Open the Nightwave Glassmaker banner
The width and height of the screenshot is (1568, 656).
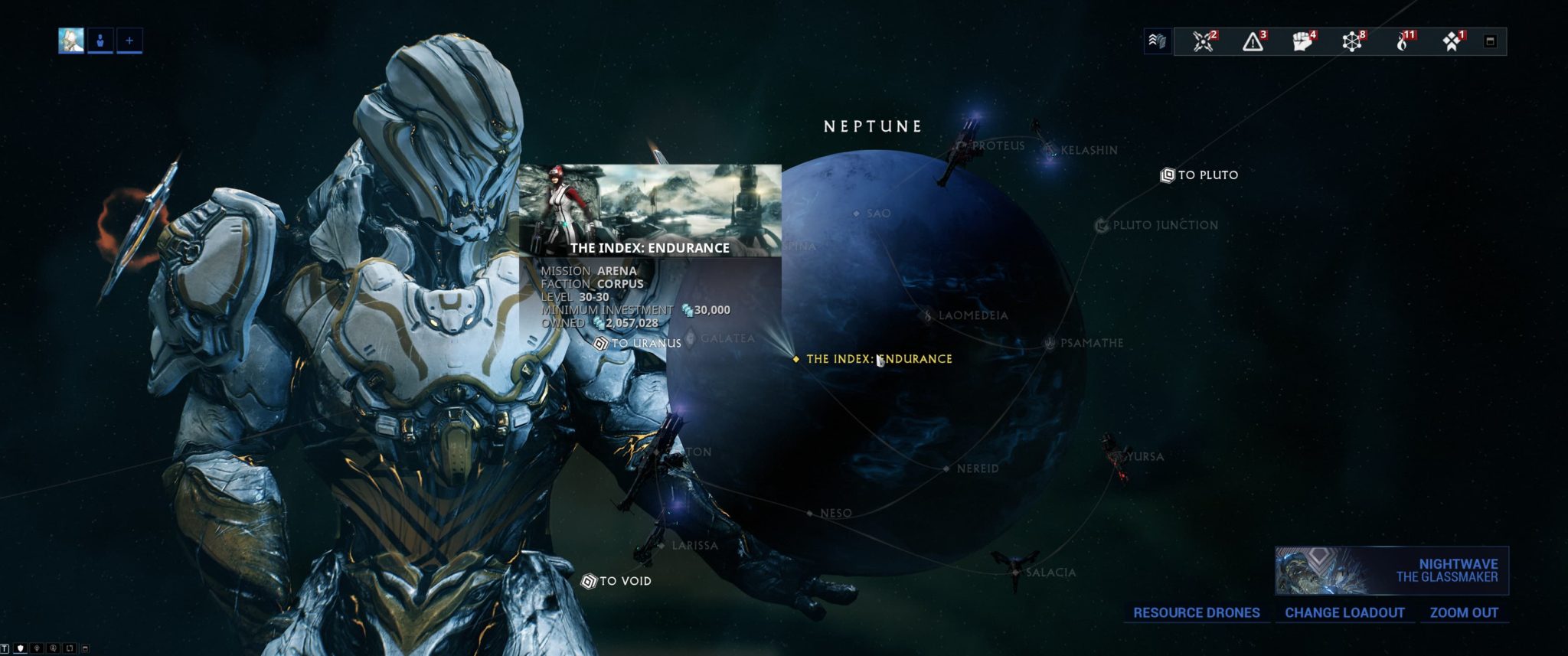click(x=1391, y=570)
